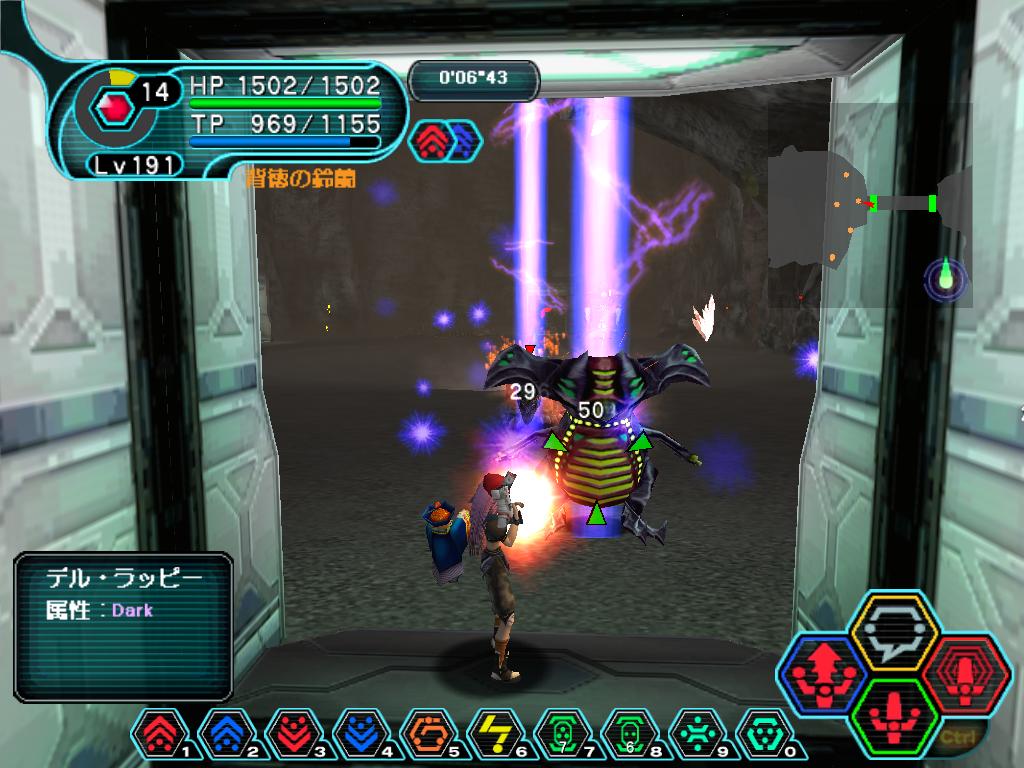
Task: Select the teal three-dot hexagon slot 0
Action: pos(763,735)
